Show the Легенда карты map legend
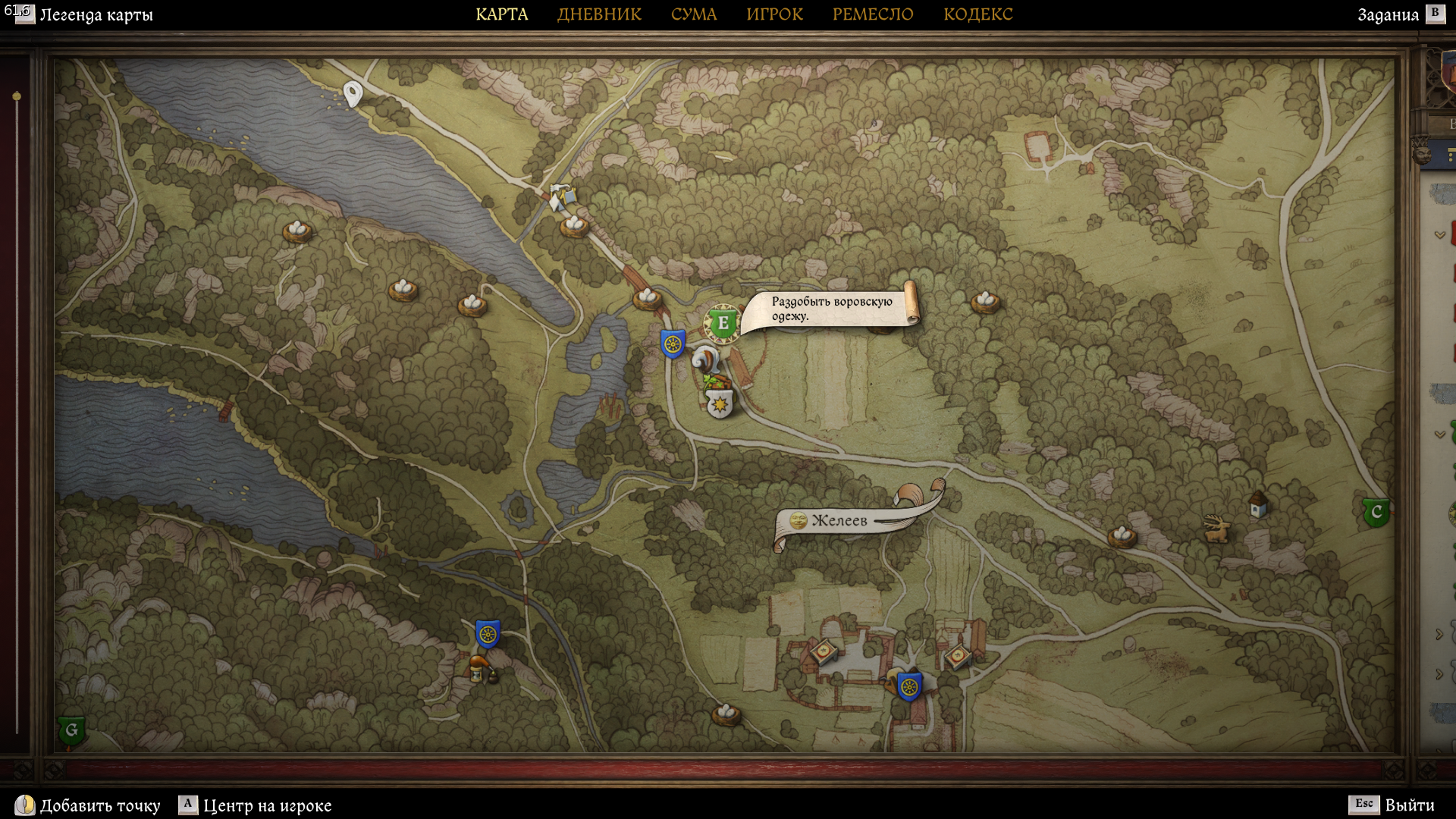The image size is (1456, 819). [96, 14]
